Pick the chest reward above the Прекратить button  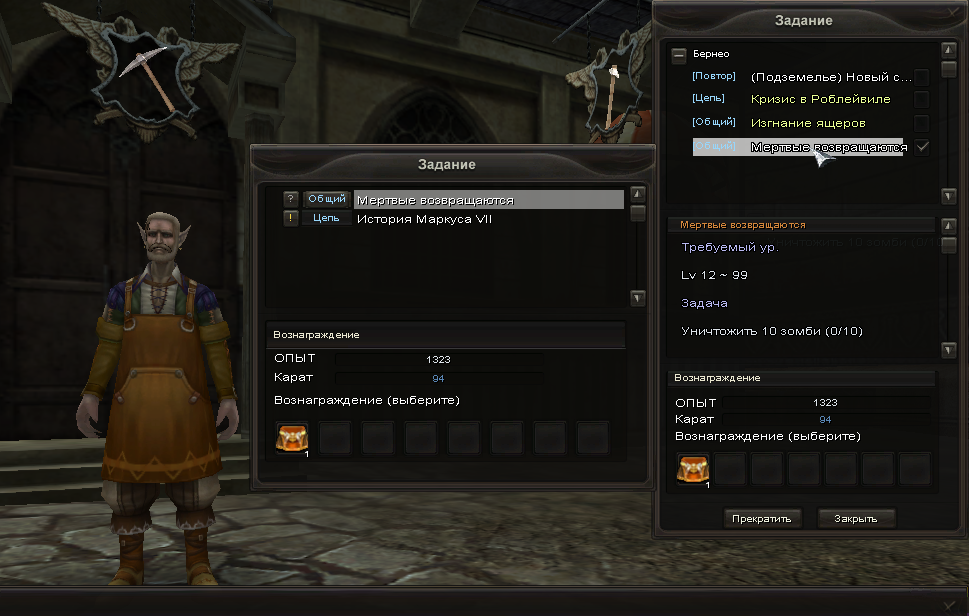pyautogui.click(x=692, y=468)
